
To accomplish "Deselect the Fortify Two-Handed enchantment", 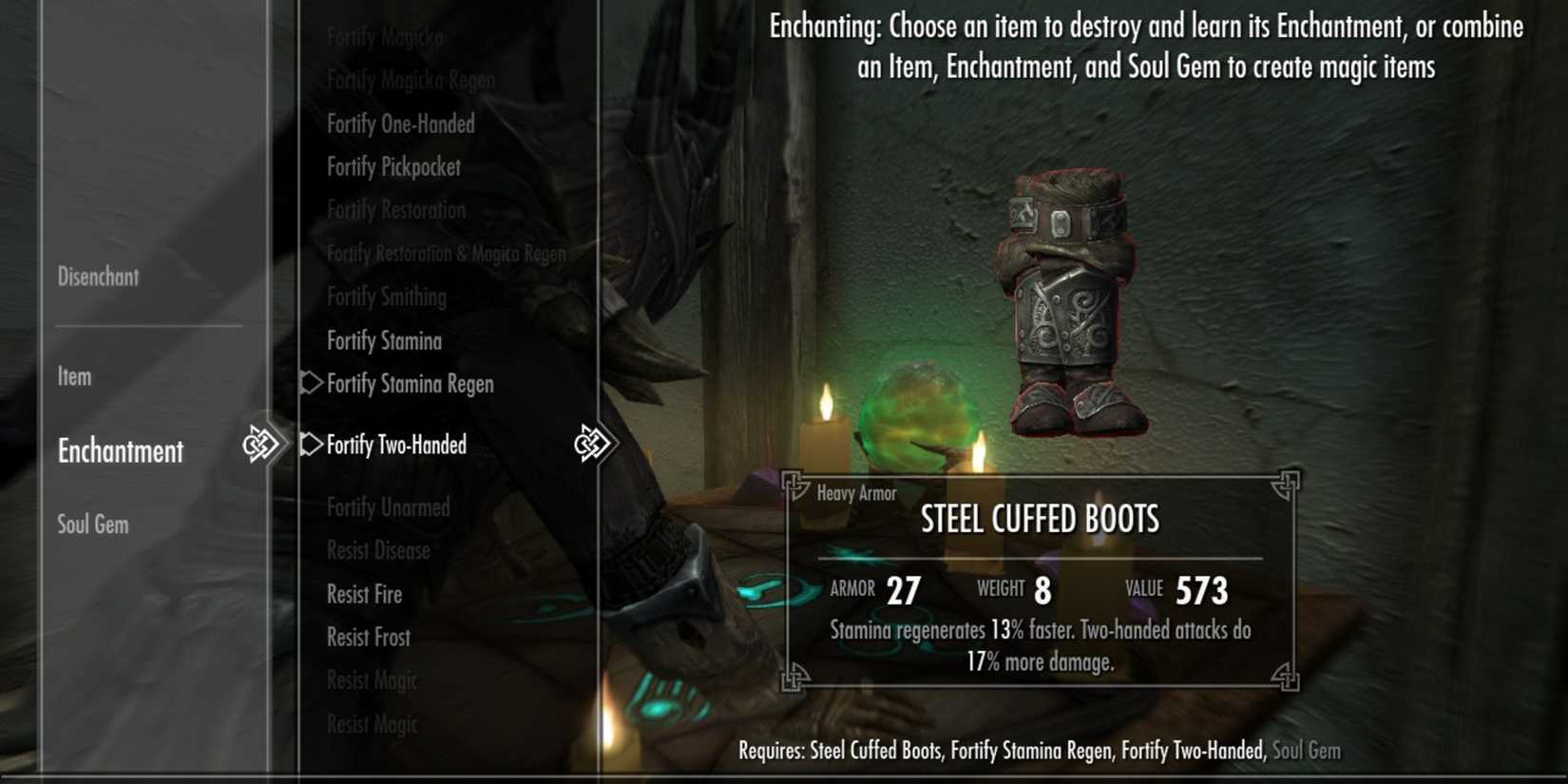I will click(397, 444).
